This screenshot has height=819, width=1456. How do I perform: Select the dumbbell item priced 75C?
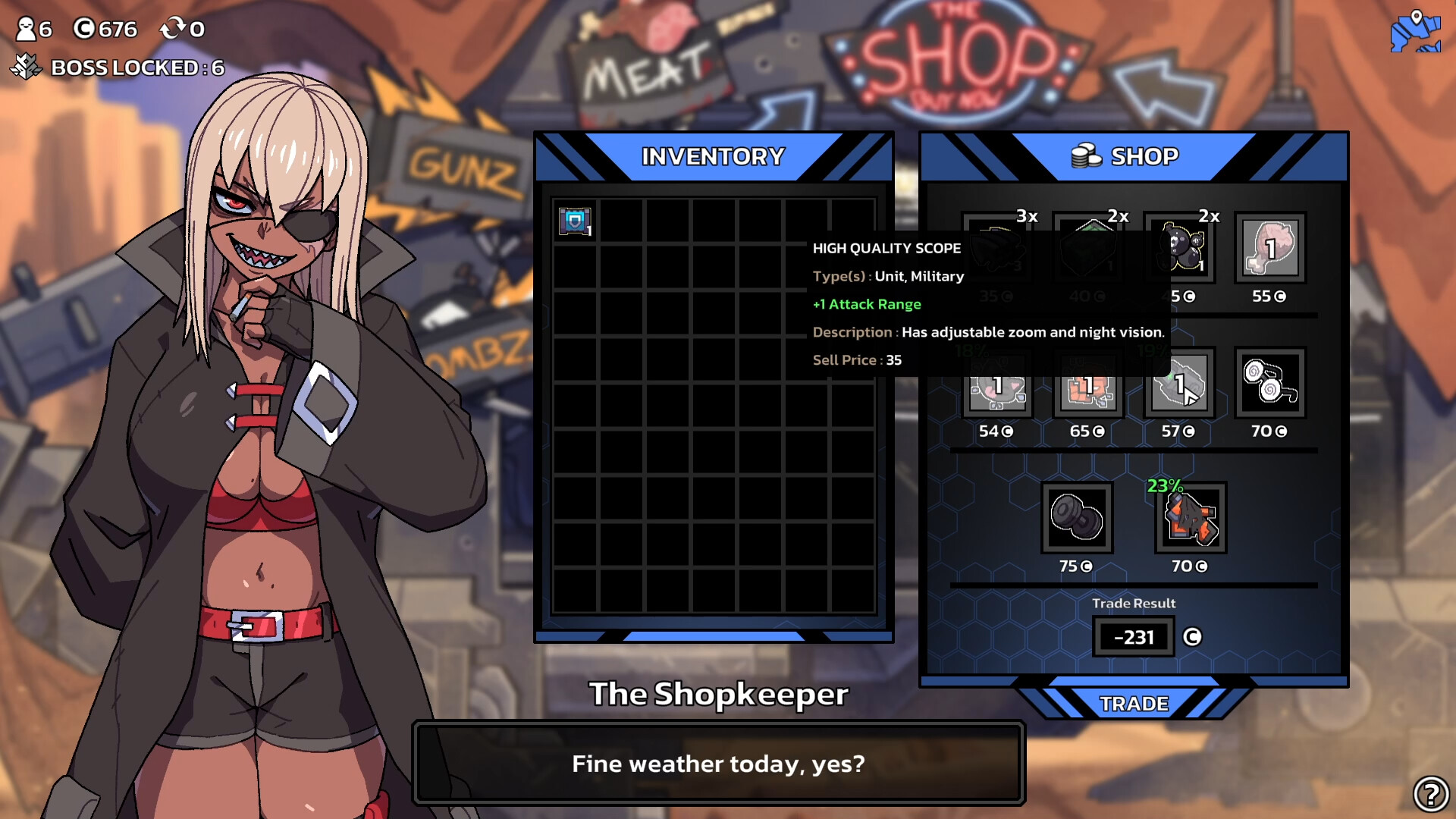click(1077, 519)
